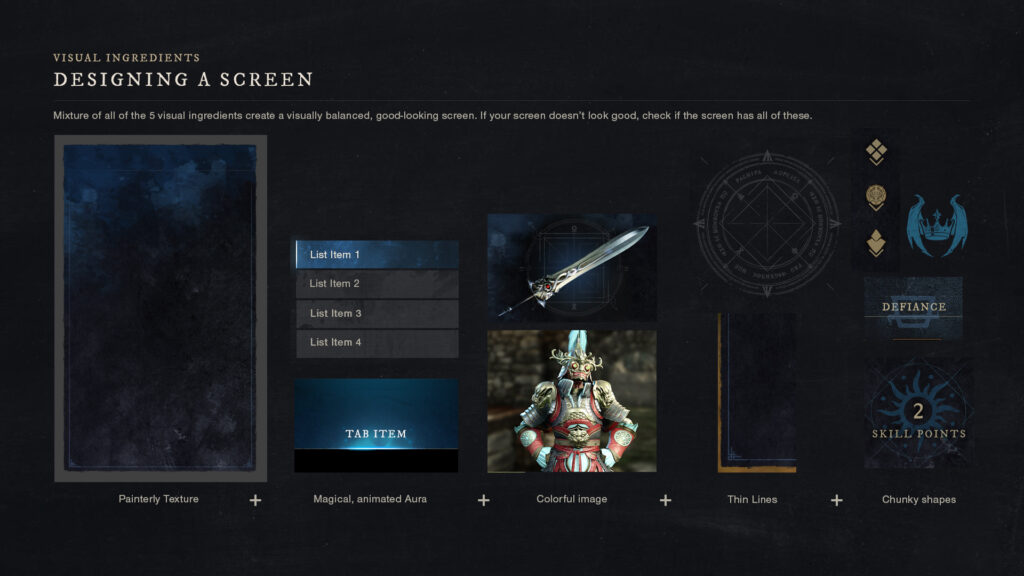Pick List Item 4
Image resolution: width=1024 pixels, height=576 pixels.
377,343
